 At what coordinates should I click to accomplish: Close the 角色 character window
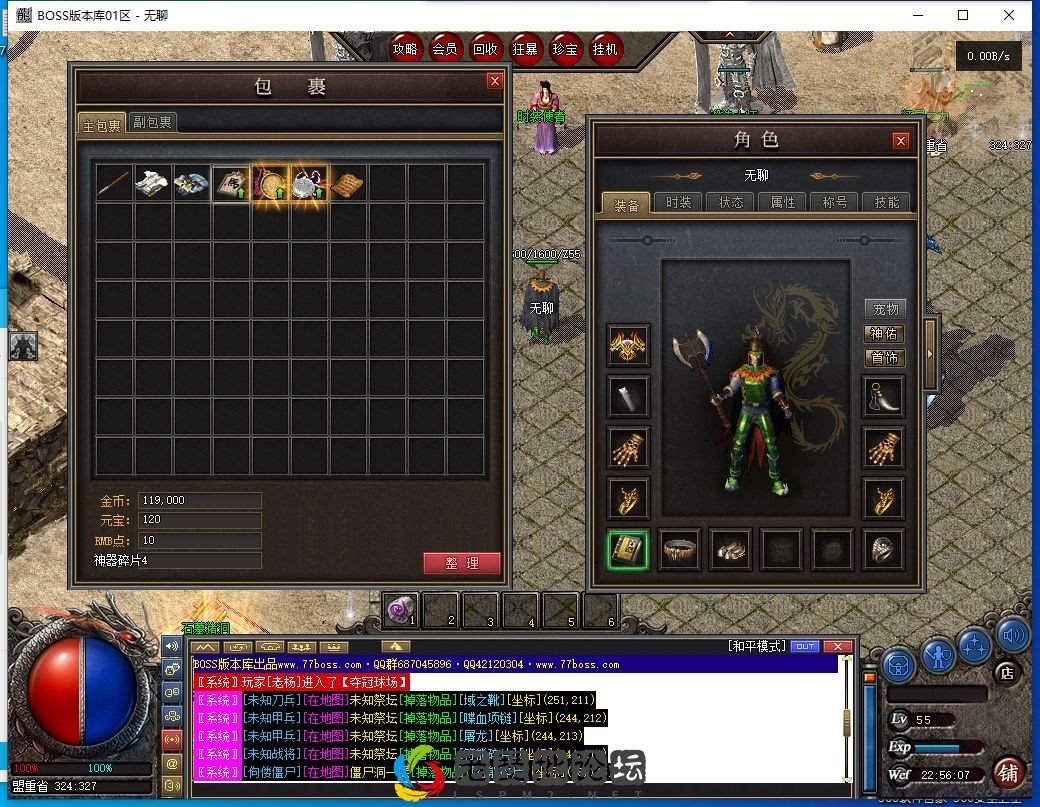(x=900, y=141)
